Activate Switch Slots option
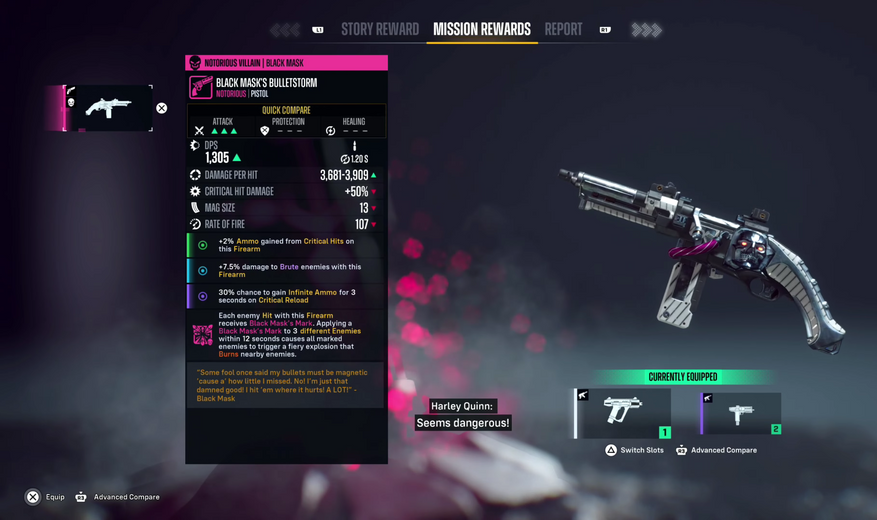The image size is (877, 520). 634,450
